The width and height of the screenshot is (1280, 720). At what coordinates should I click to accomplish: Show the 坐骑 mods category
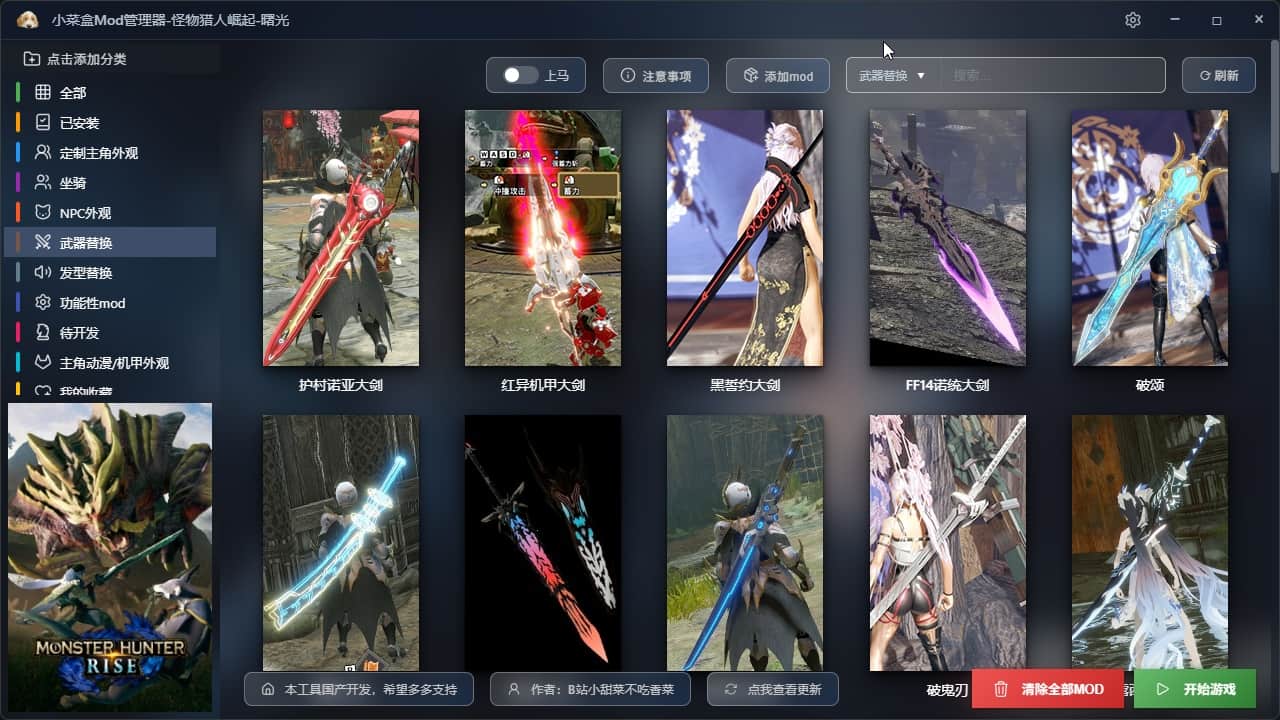(73, 183)
